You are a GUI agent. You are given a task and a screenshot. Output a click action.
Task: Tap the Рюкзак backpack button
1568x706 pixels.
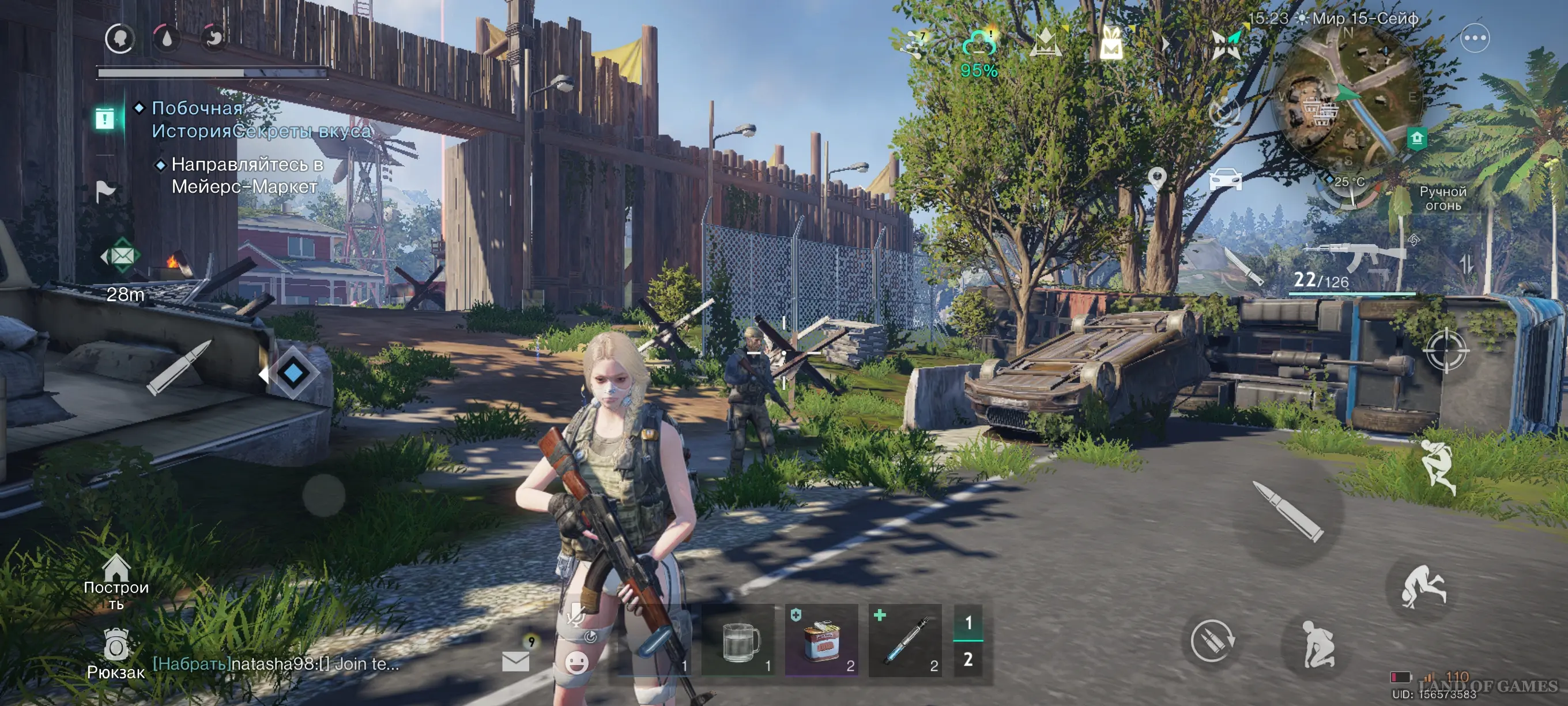[116, 654]
